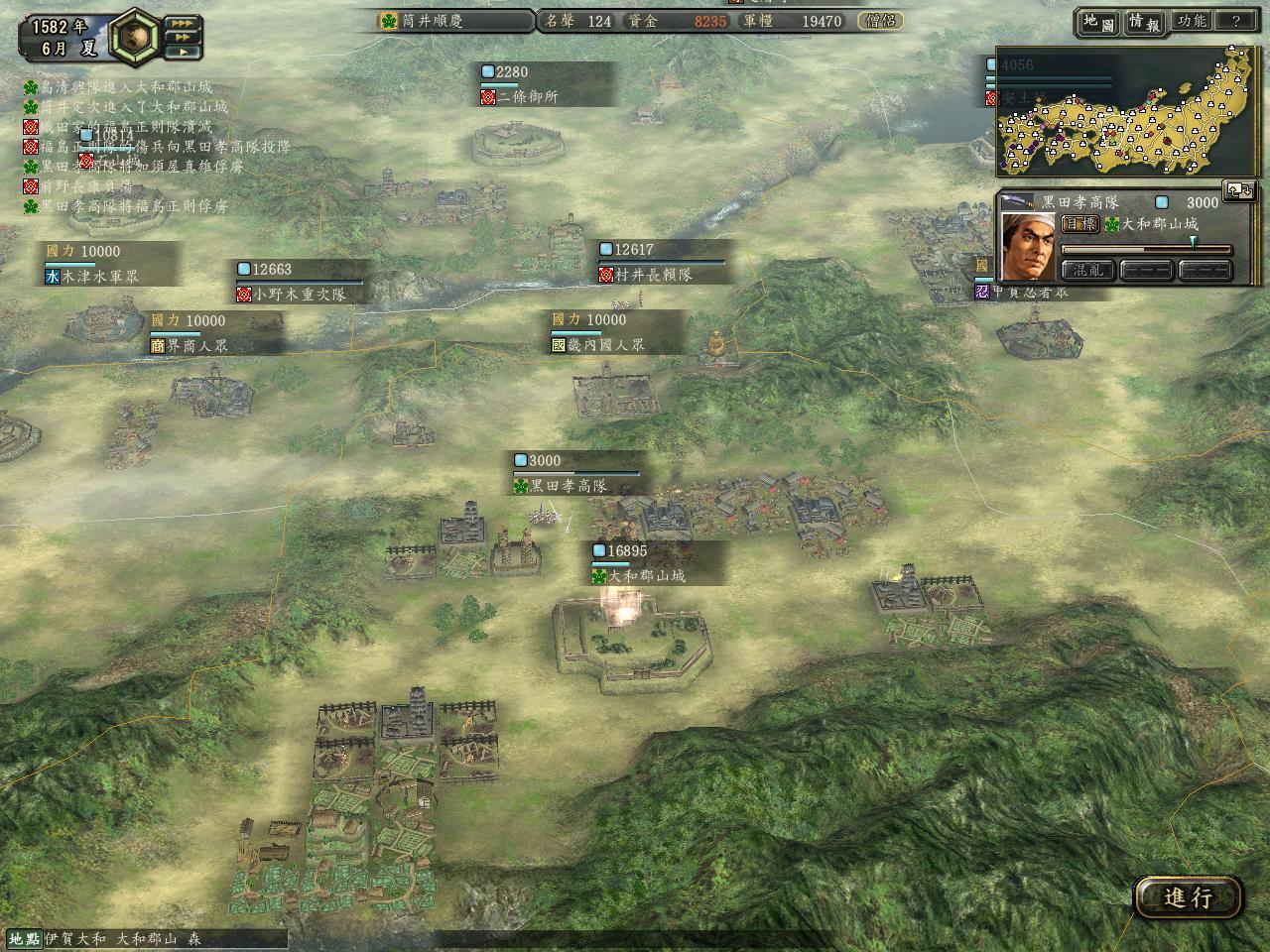
Task: Open the 地圖 (Map) menu
Action: [x=1099, y=22]
